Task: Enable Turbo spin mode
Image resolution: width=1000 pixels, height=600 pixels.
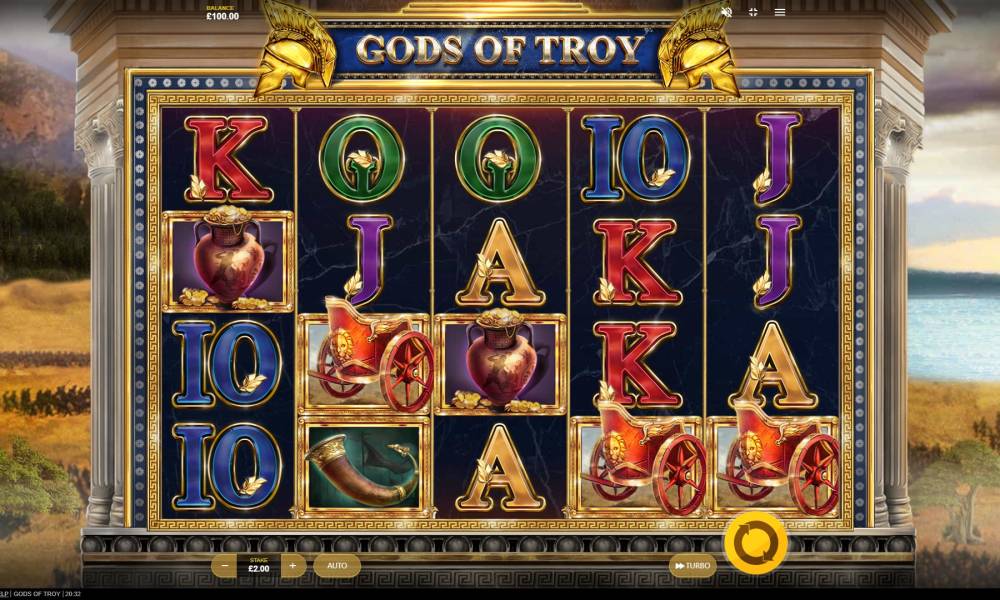Action: click(692, 566)
